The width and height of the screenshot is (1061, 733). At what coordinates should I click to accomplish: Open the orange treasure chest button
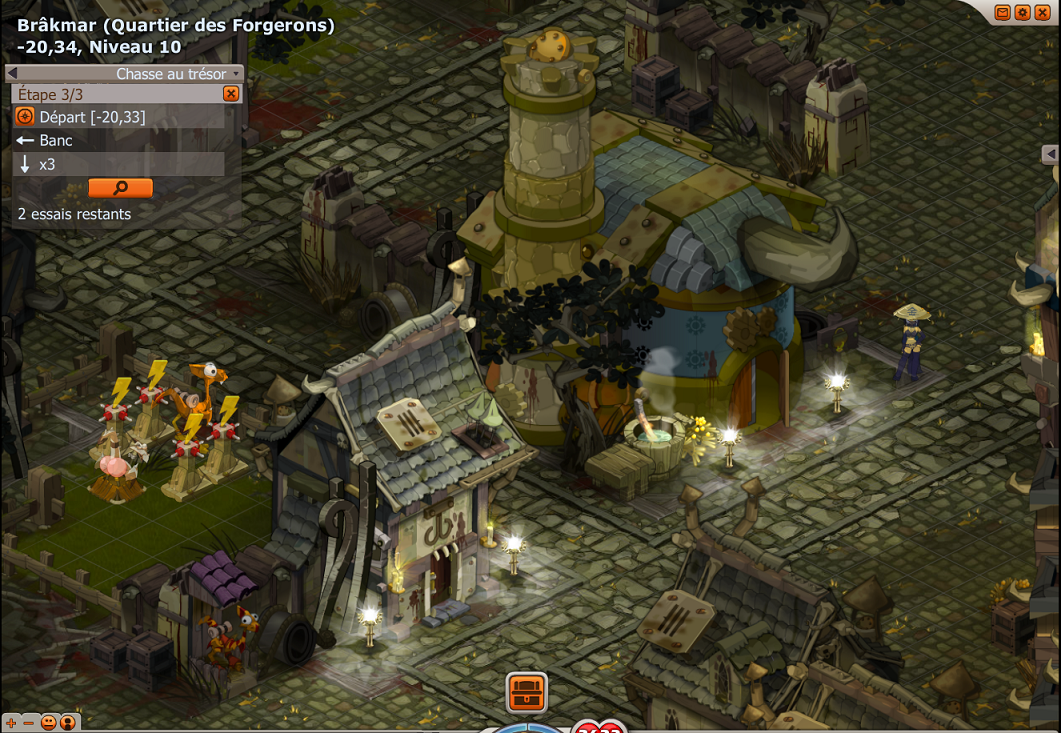coord(526,692)
